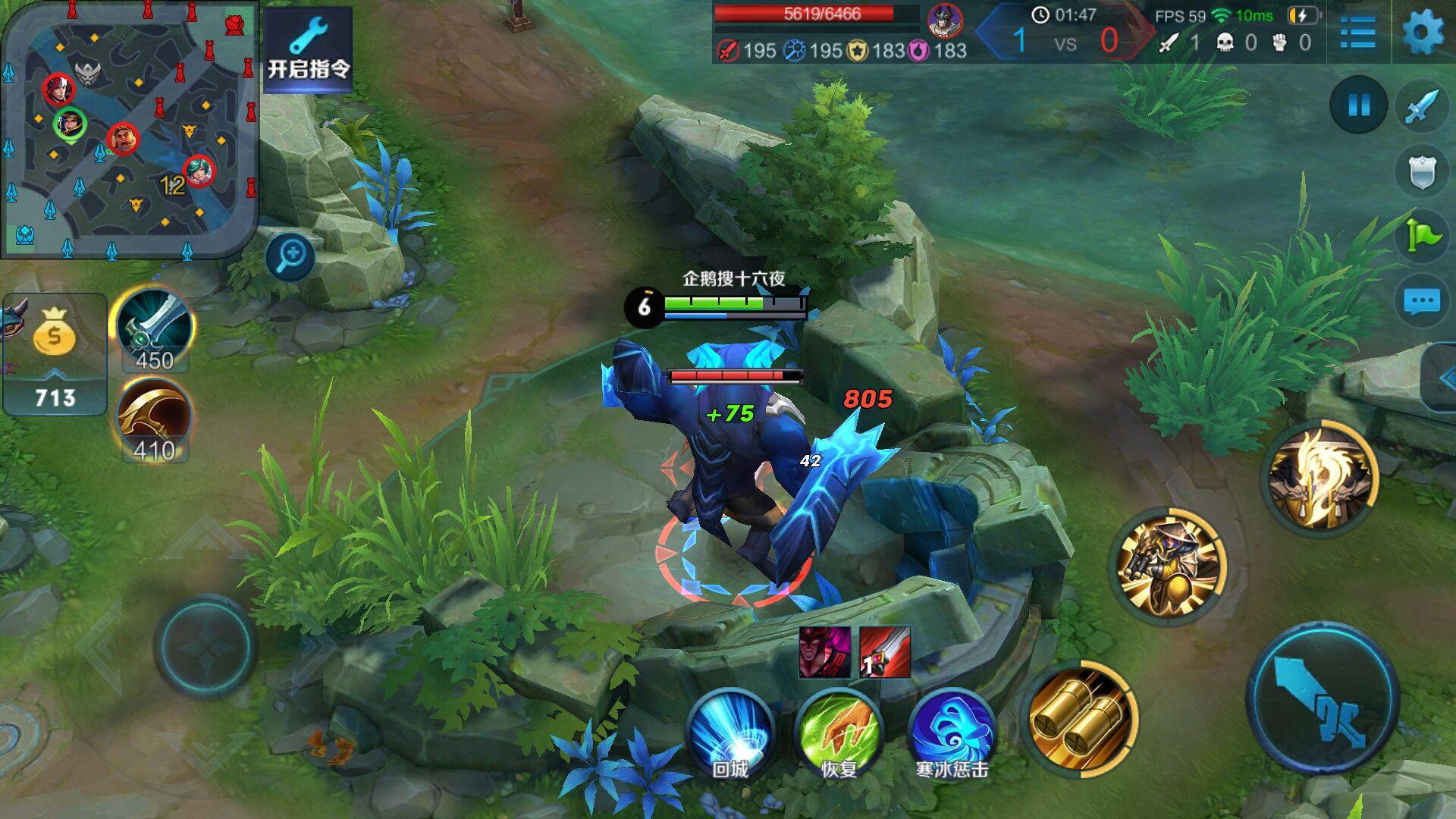Send the green flag gather signal

(x=1422, y=236)
